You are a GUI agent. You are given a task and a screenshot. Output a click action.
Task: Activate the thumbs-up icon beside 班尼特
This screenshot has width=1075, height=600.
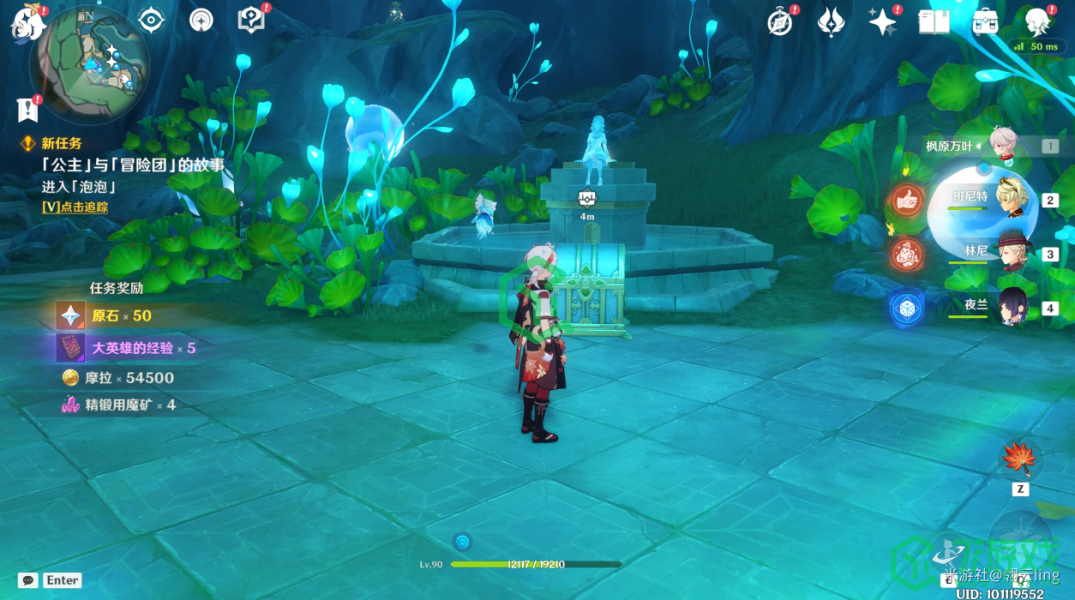[907, 201]
